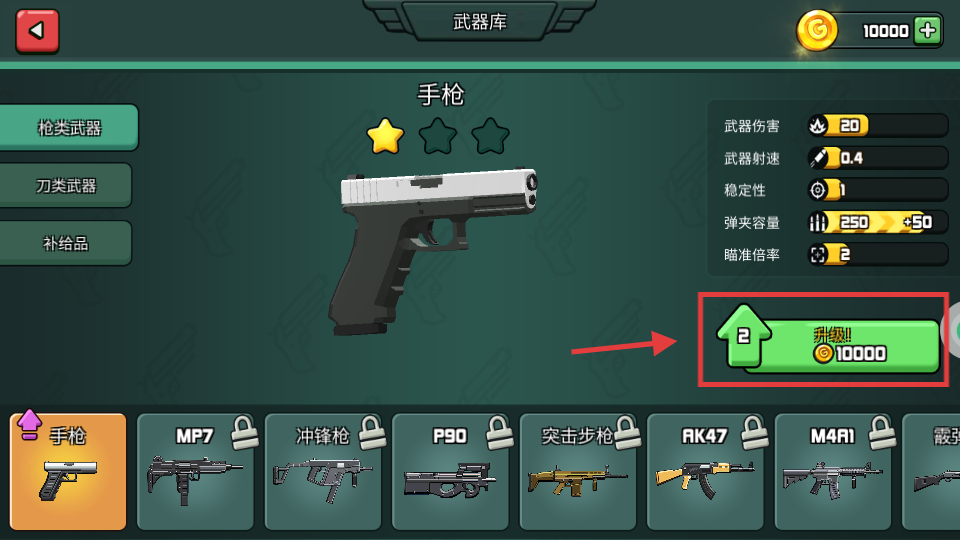Choose the locked MP7 tile
This screenshot has width=960, height=540.
tap(195, 471)
